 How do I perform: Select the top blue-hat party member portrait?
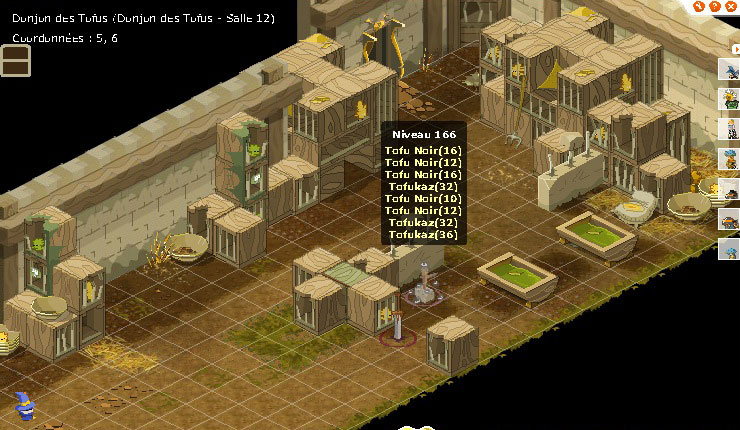coord(729,68)
